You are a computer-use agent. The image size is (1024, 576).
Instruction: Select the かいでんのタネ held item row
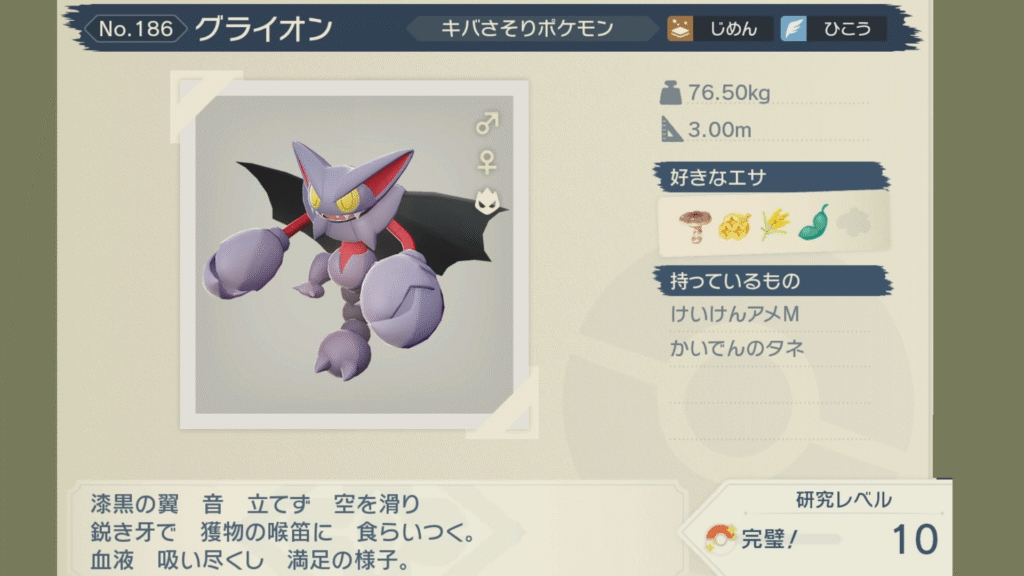click(738, 349)
